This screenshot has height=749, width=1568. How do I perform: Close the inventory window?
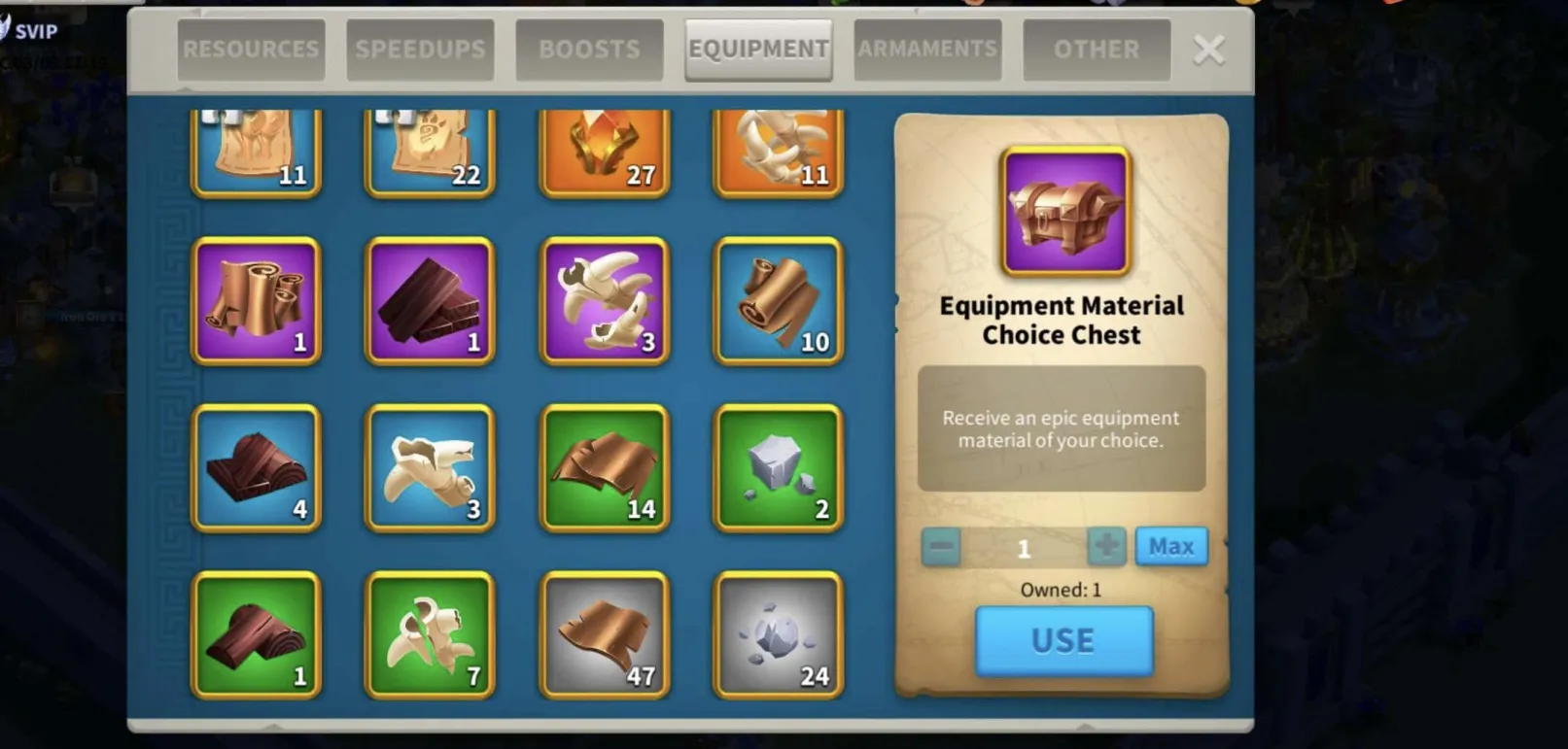pyautogui.click(x=1208, y=50)
